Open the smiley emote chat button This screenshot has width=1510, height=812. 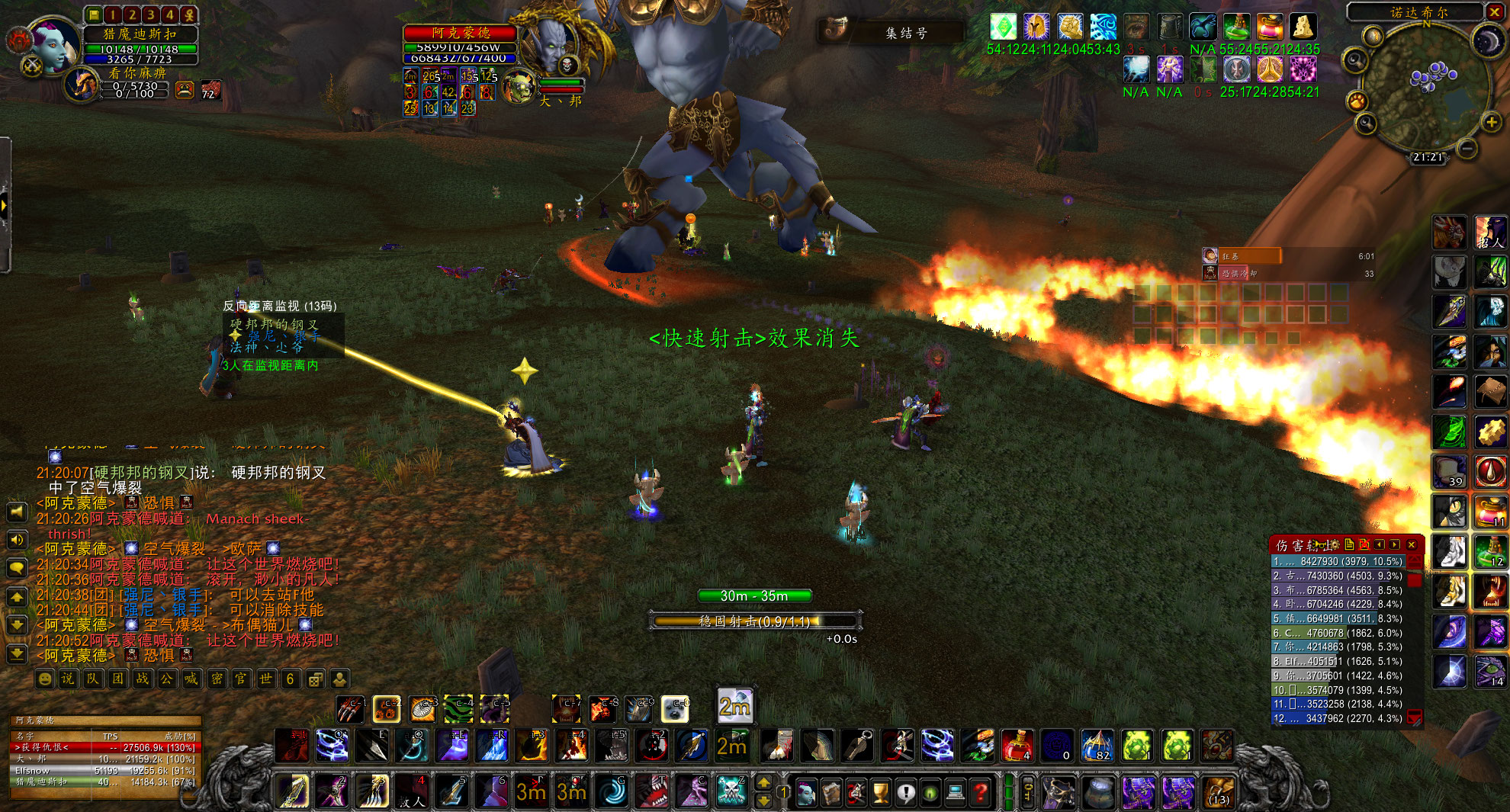tap(44, 679)
